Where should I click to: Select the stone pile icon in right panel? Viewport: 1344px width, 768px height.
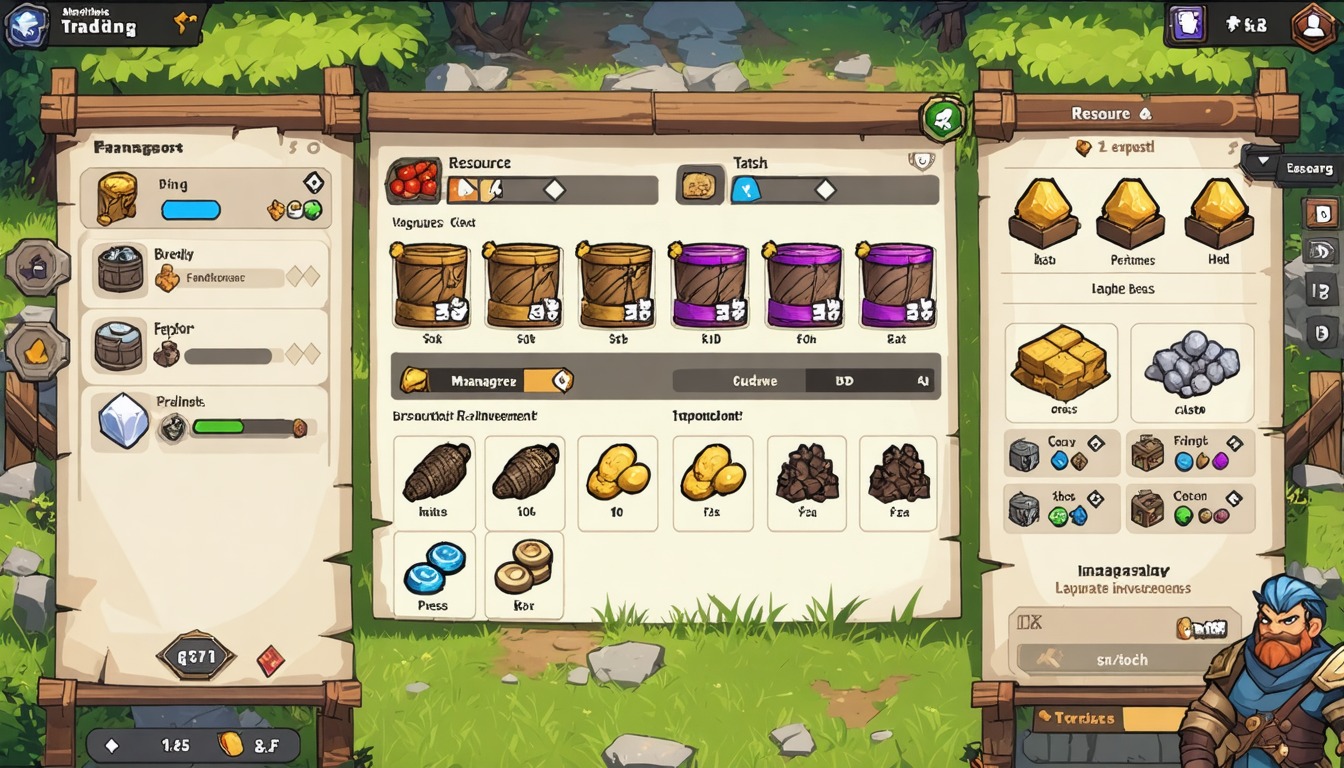1191,368
